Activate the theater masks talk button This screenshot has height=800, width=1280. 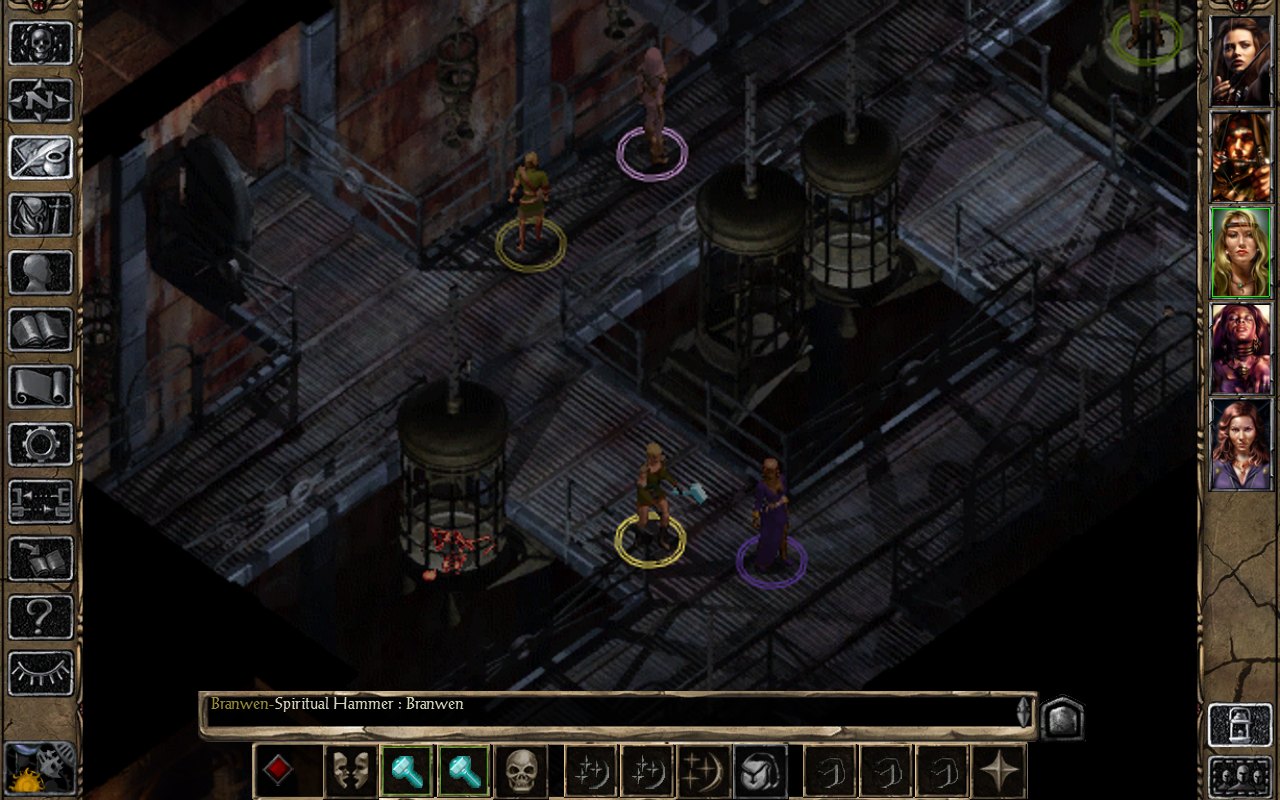(x=351, y=772)
